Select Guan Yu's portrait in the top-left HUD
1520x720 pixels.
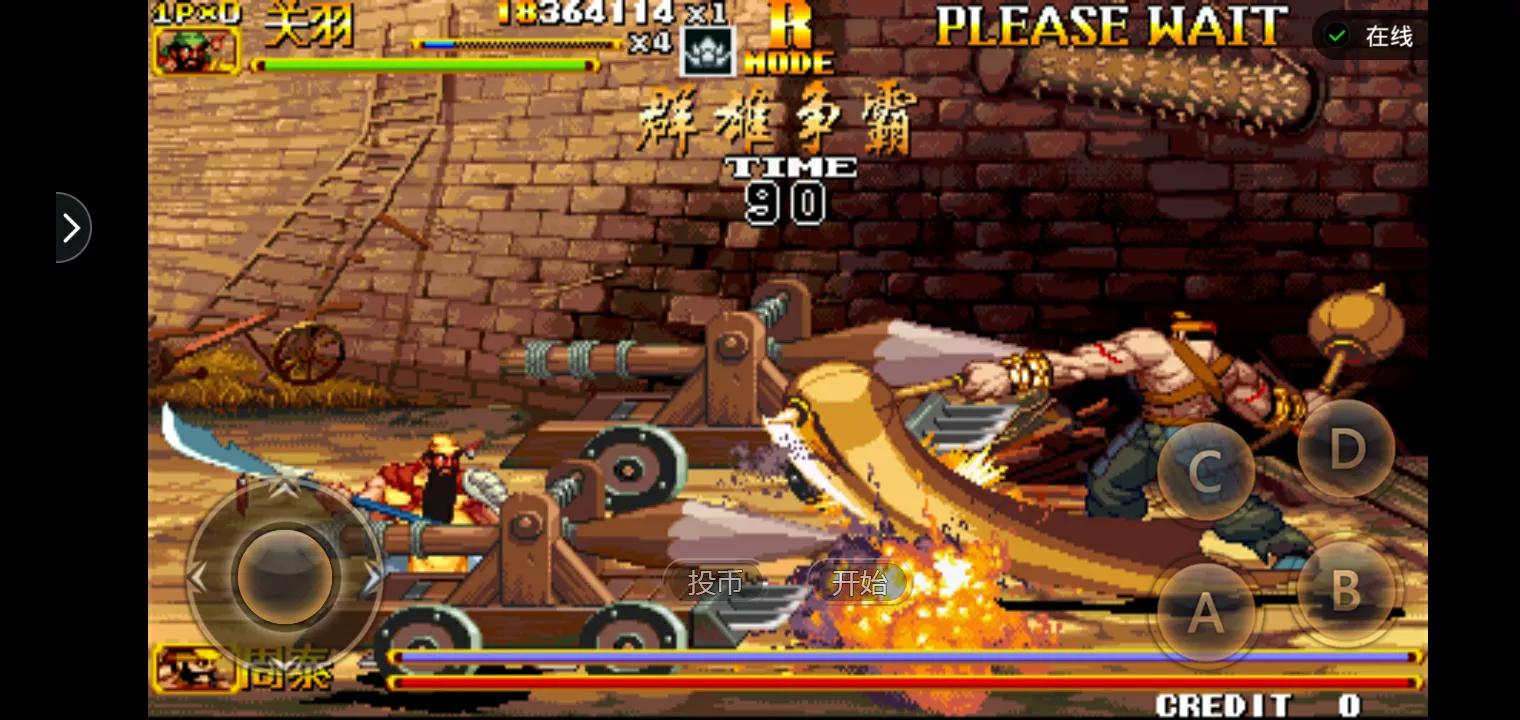196,49
